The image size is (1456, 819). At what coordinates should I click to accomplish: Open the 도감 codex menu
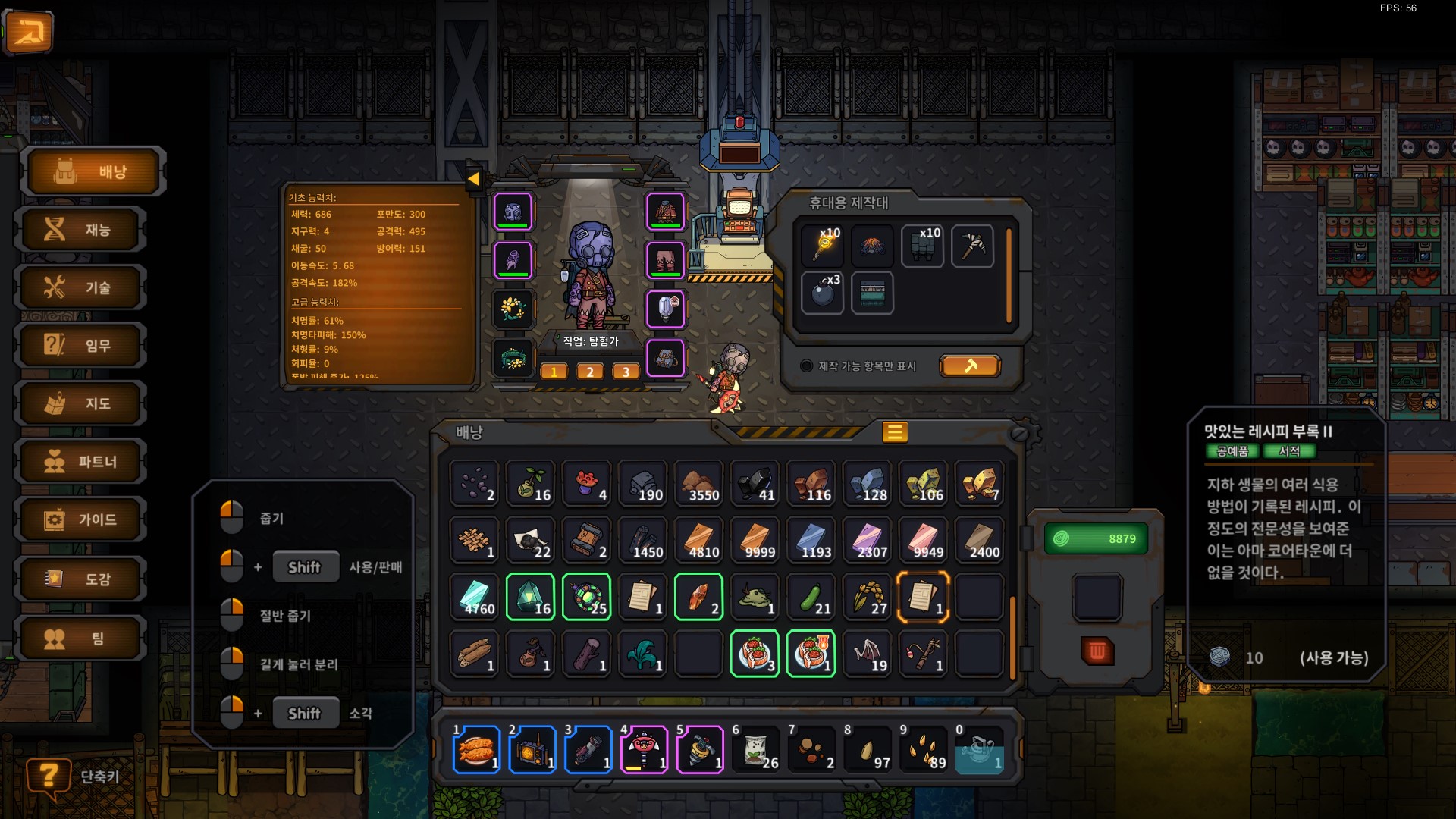(x=82, y=579)
